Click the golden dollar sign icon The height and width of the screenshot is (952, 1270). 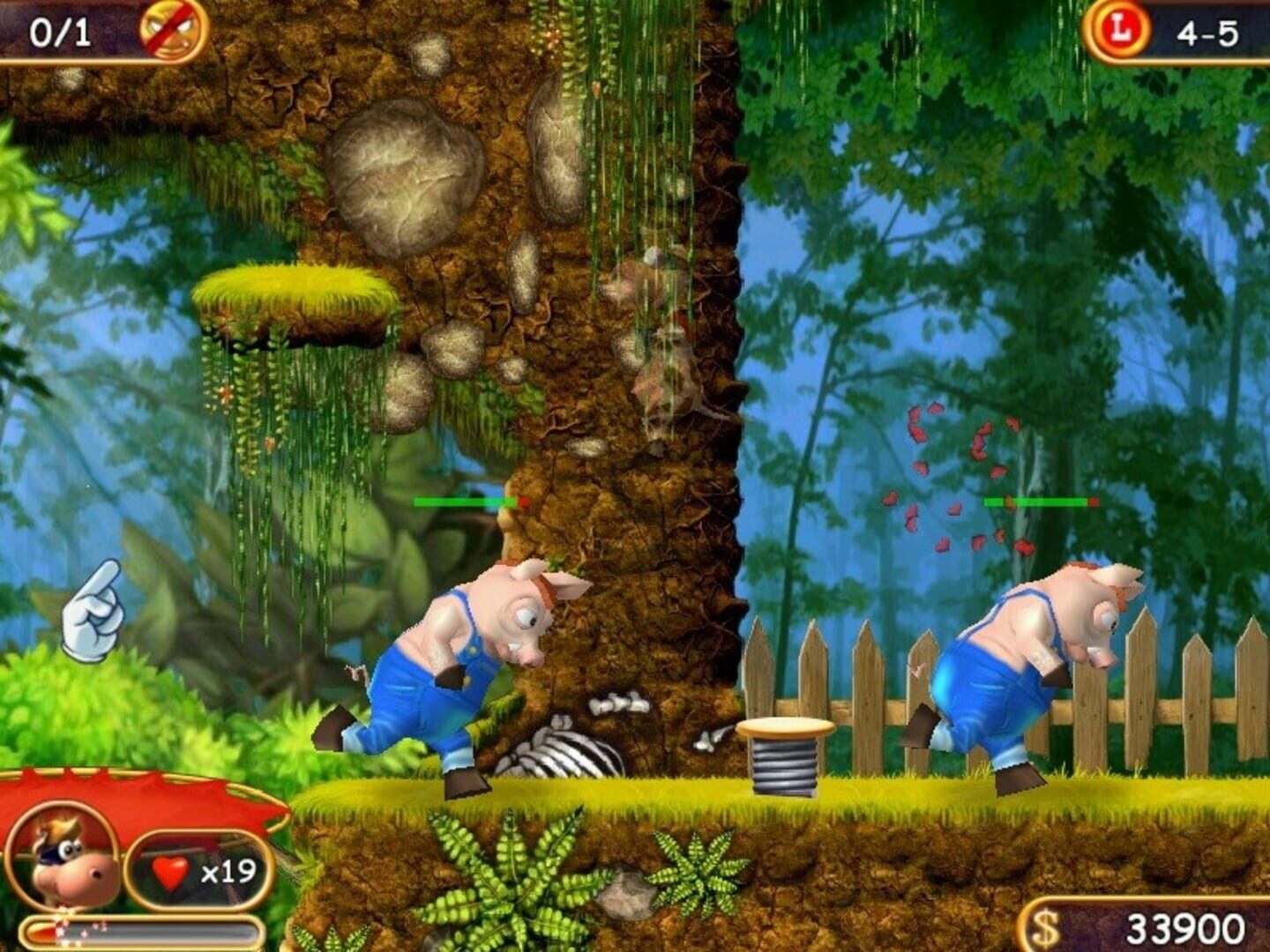pos(1045,926)
